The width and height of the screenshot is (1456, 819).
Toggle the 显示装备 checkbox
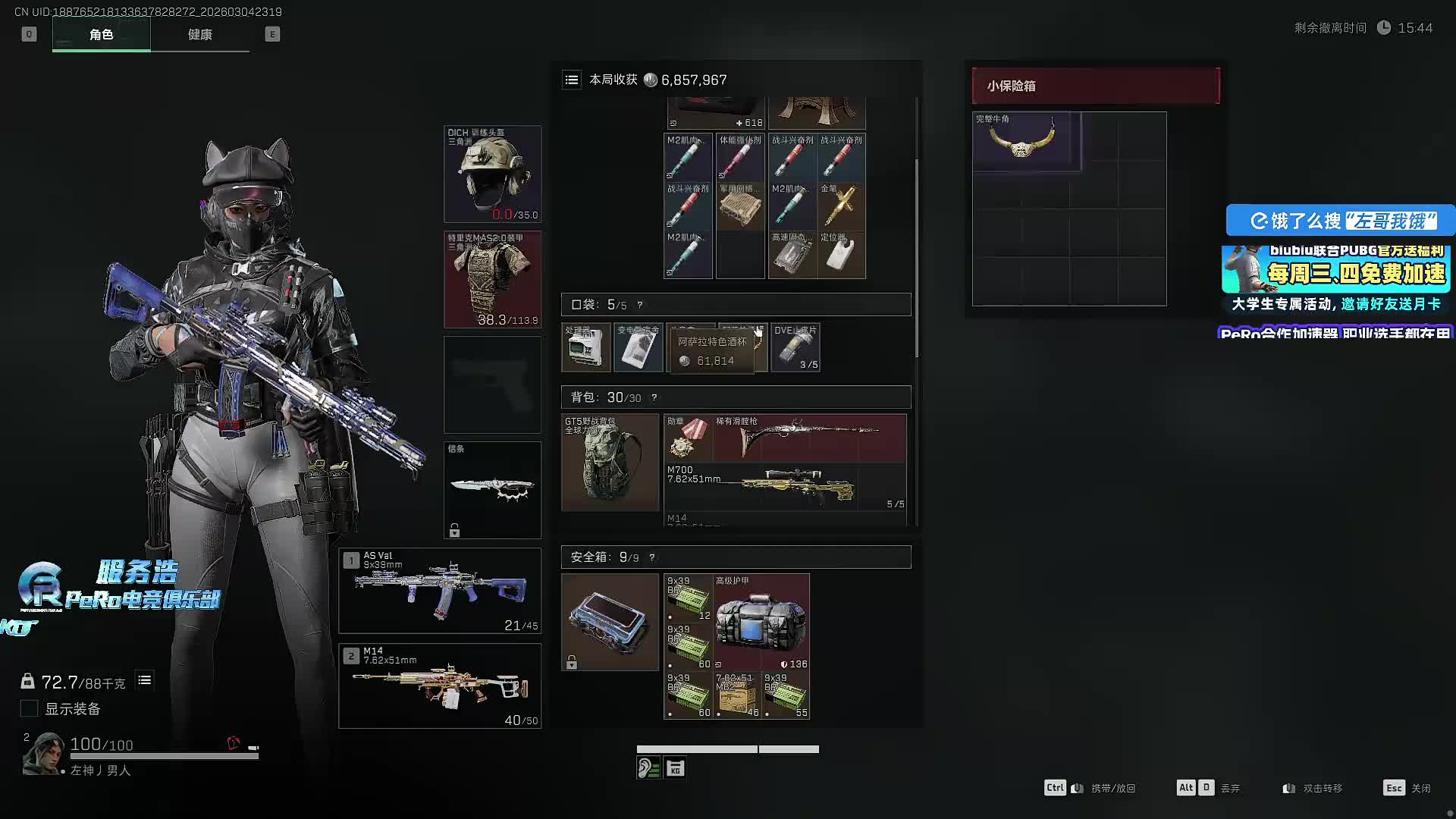pos(29,708)
